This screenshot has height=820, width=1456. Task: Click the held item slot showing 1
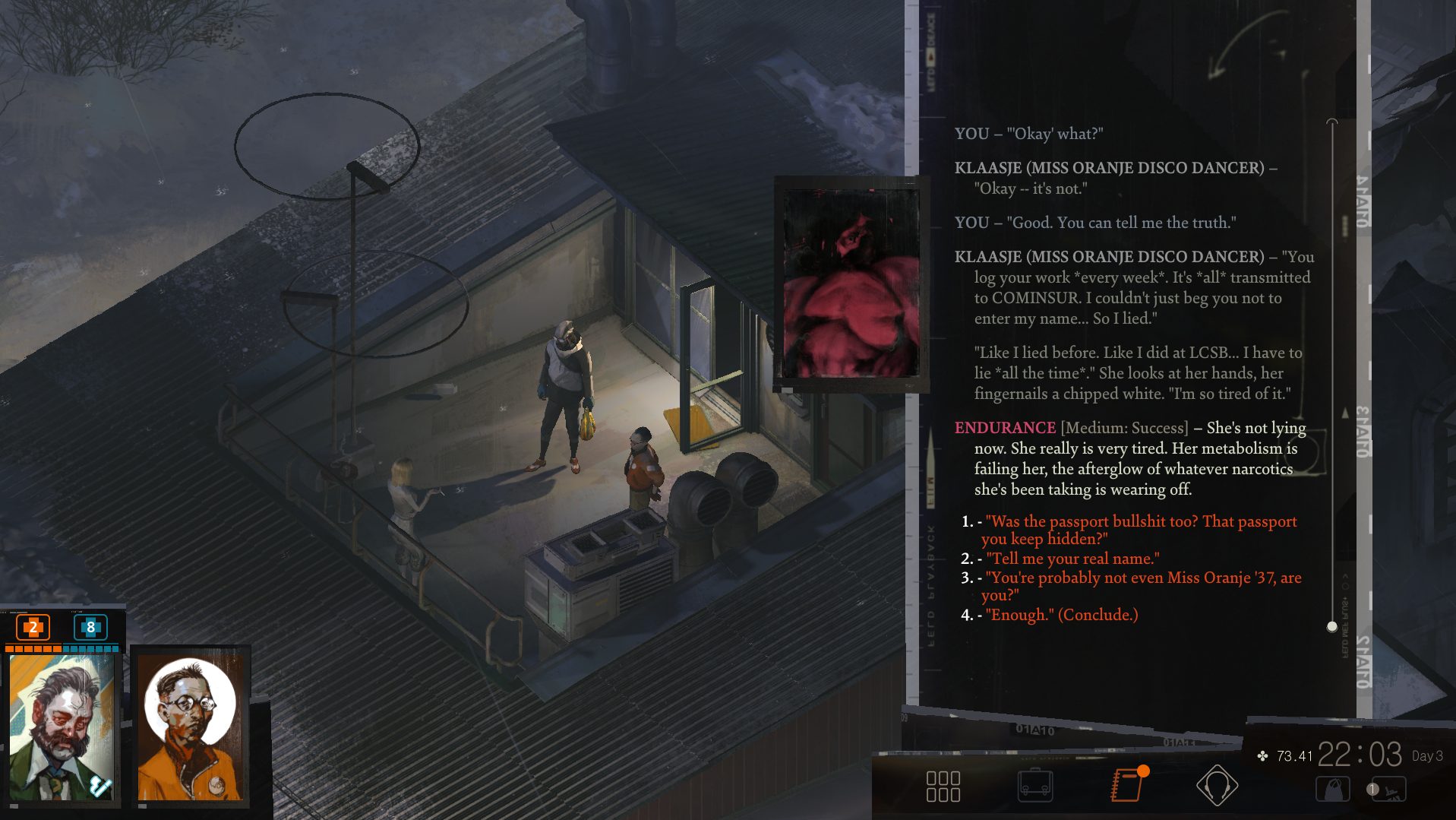pyautogui.click(x=1389, y=790)
